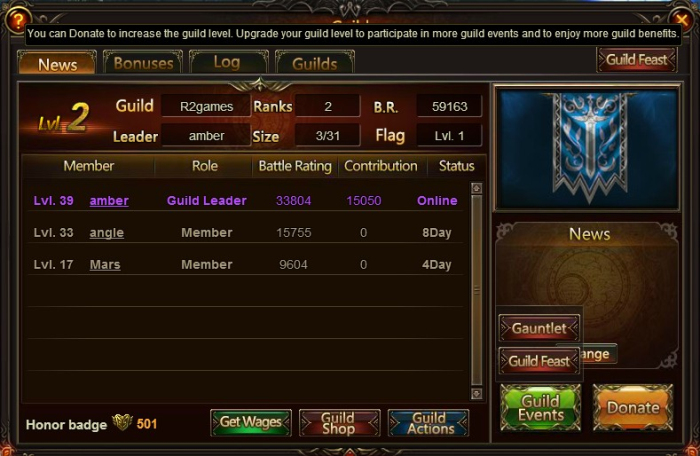Open help with the question mark icon

15,19
